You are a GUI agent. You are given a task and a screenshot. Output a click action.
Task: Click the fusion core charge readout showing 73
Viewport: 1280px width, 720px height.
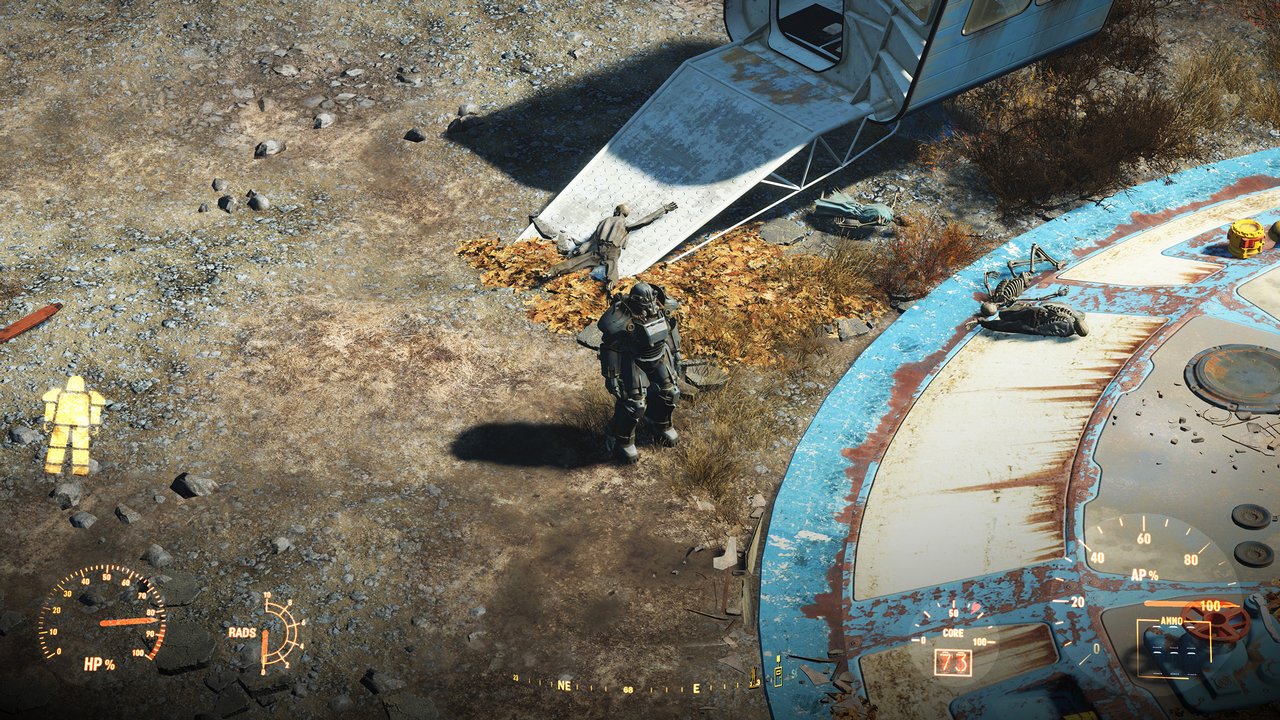click(953, 662)
